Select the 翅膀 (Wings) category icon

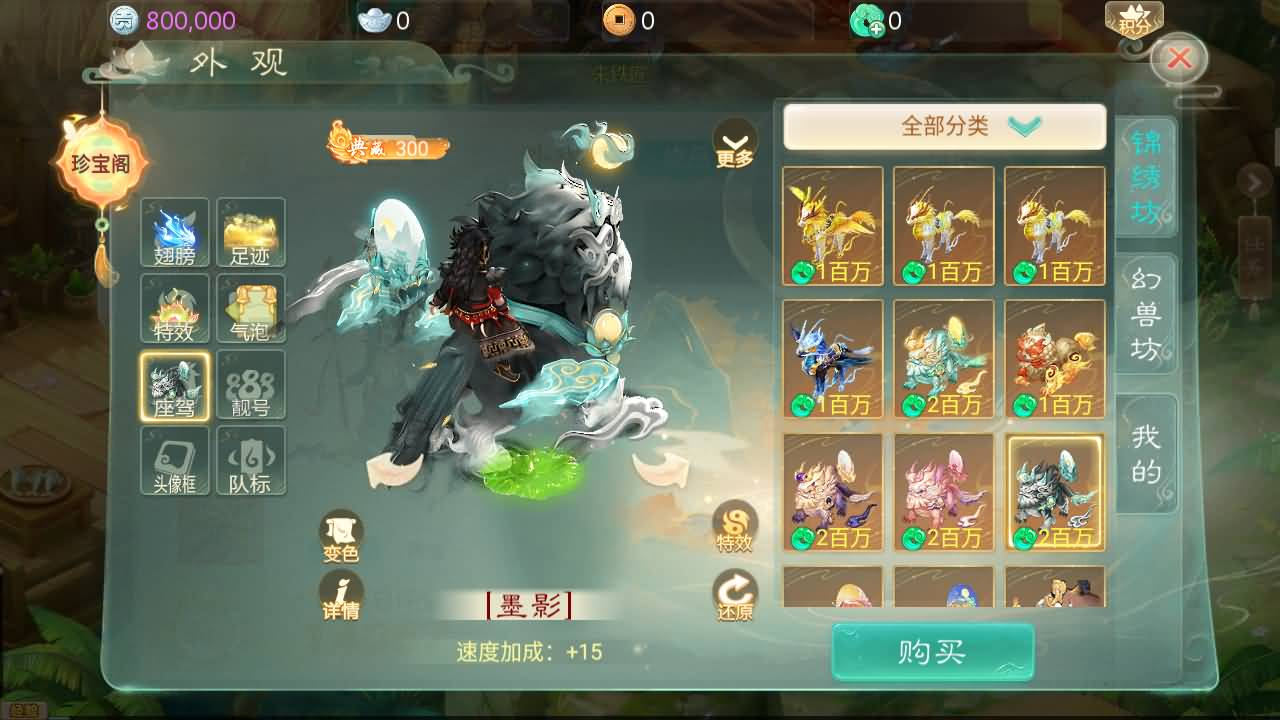pyautogui.click(x=174, y=232)
